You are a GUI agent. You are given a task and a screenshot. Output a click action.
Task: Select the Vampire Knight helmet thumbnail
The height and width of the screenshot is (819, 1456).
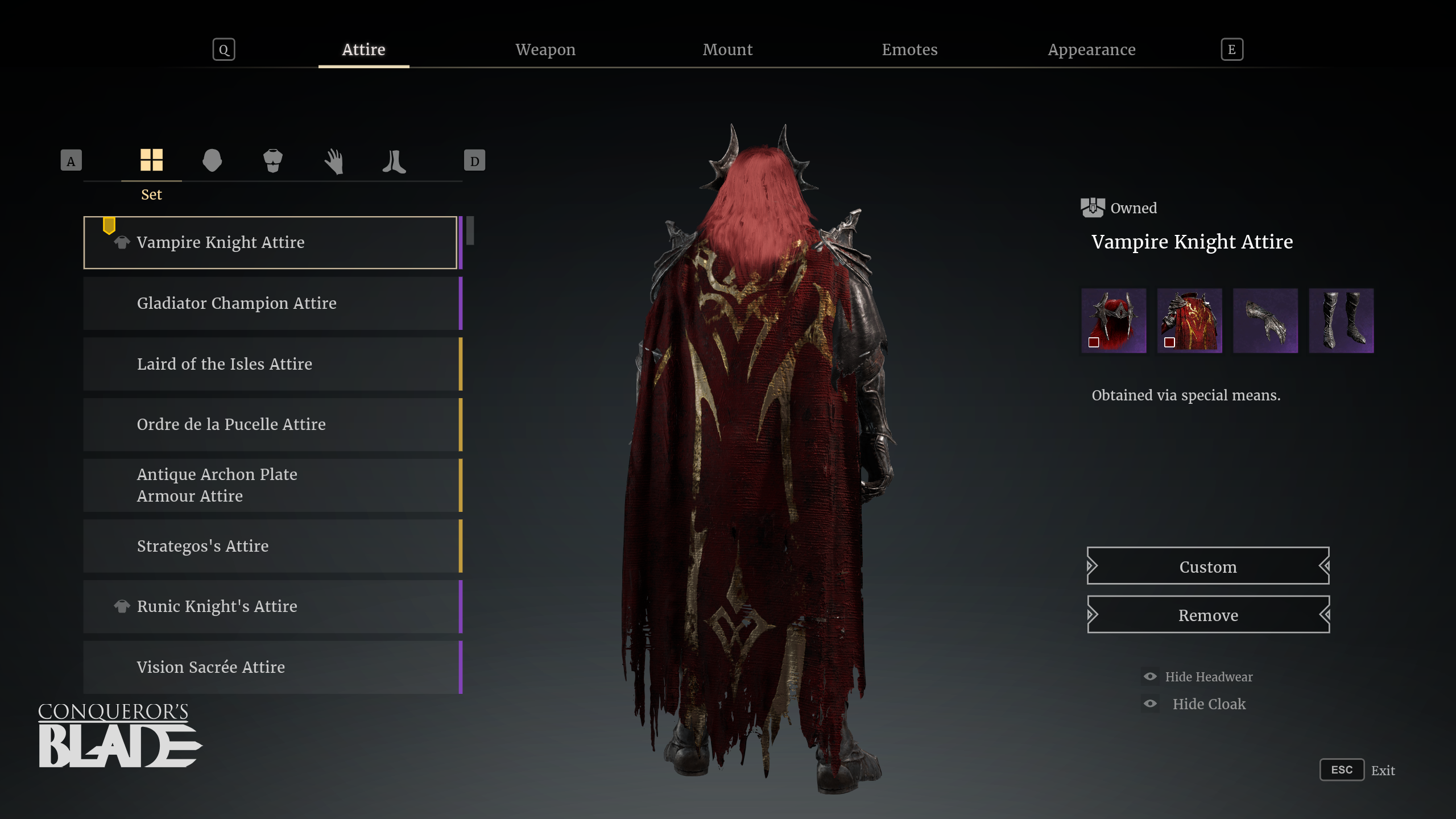(x=1113, y=320)
